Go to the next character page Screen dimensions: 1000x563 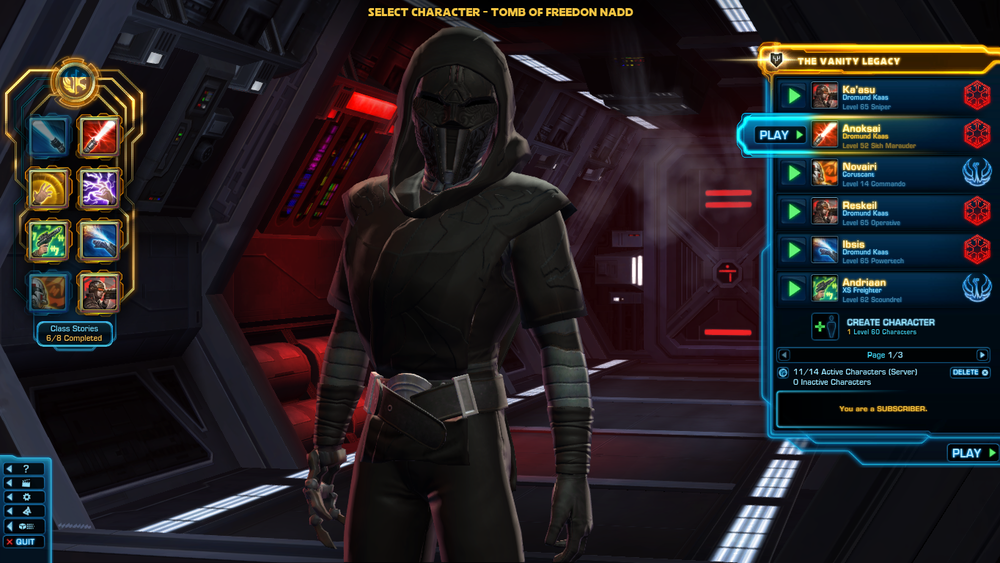point(982,355)
